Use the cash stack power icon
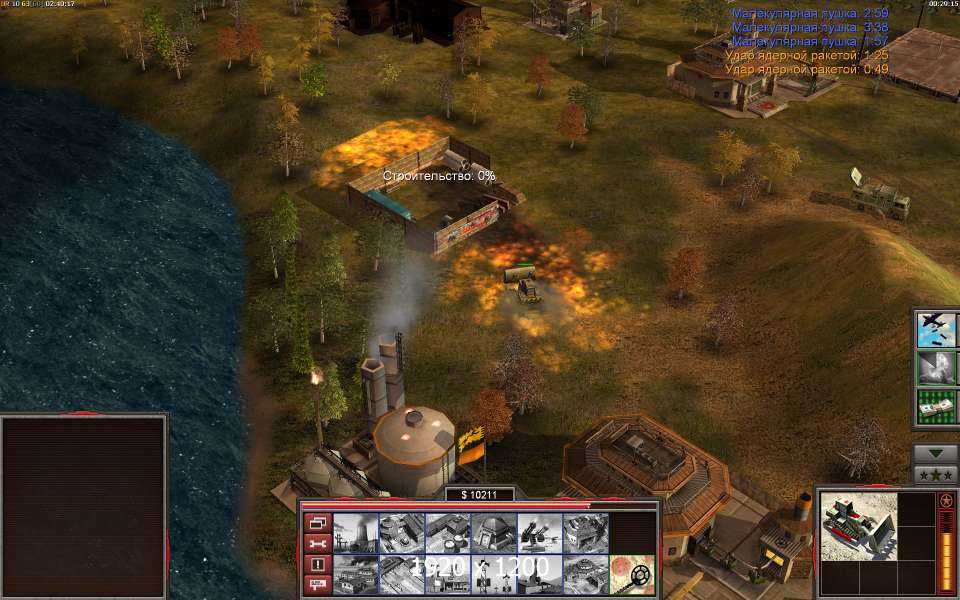Image resolution: width=960 pixels, height=600 pixels. coord(934,406)
